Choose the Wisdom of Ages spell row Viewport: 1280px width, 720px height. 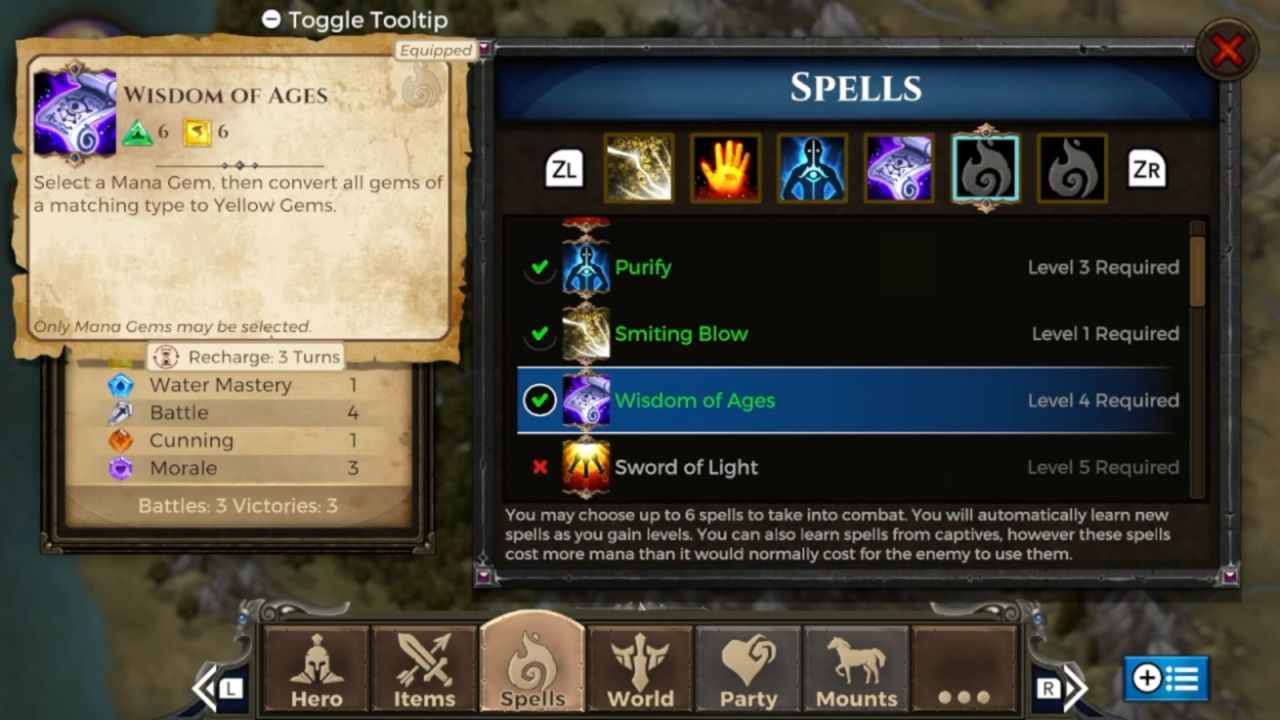pyautogui.click(x=848, y=401)
